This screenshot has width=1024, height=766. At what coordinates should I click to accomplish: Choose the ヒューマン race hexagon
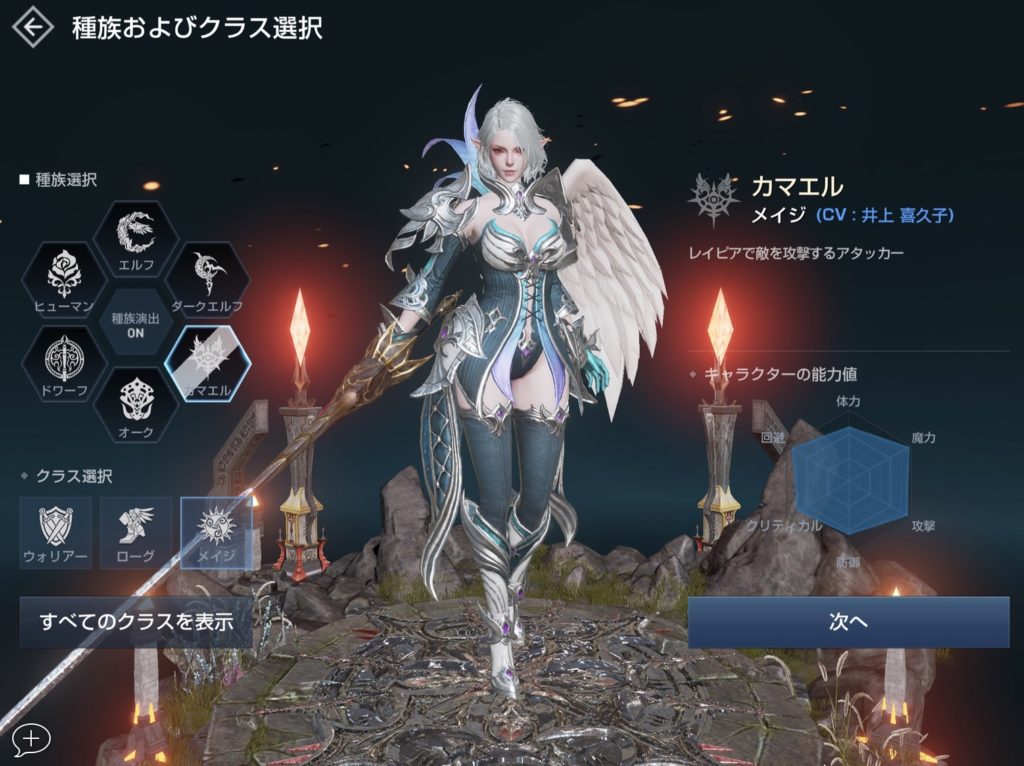[63, 279]
